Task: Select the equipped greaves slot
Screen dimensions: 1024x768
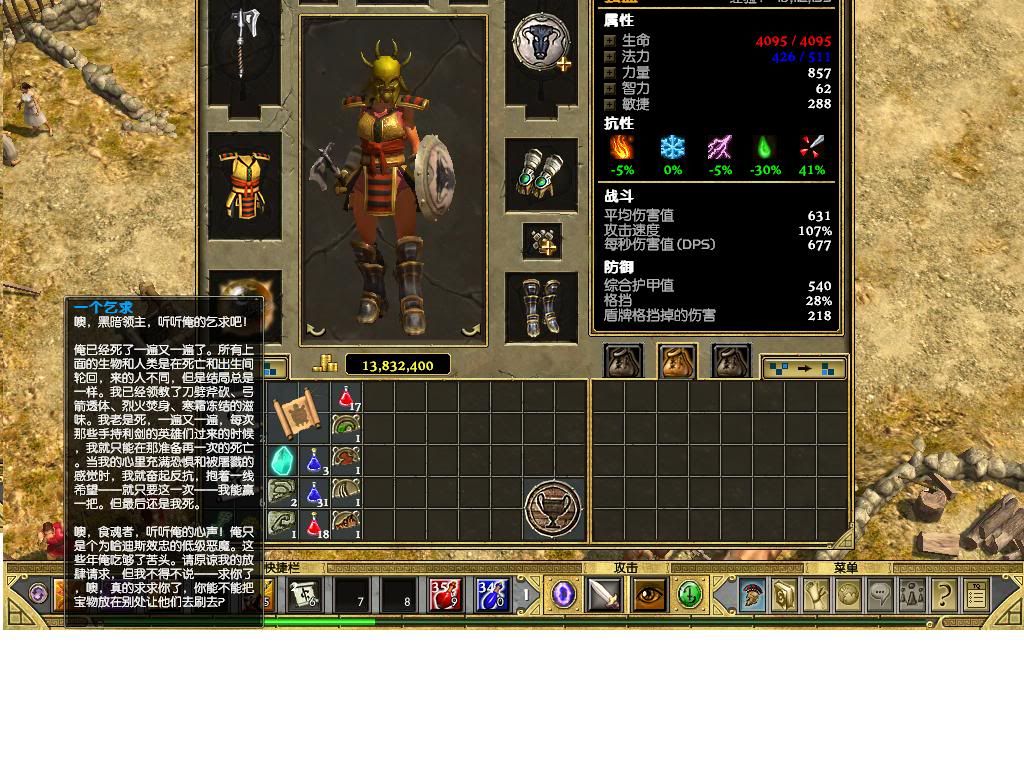Action: (541, 306)
